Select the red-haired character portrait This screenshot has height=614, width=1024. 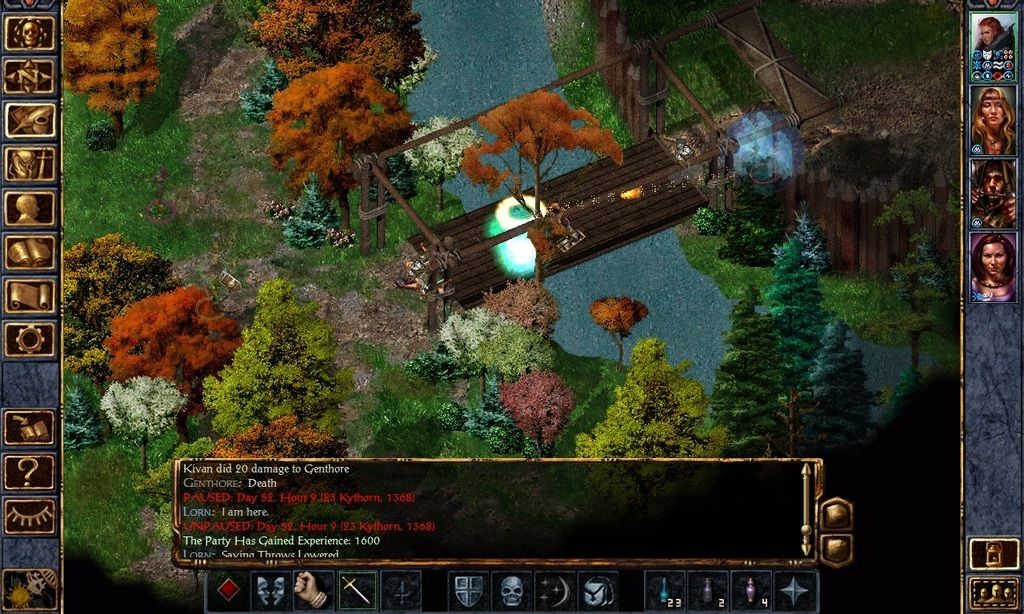pyautogui.click(x=993, y=46)
